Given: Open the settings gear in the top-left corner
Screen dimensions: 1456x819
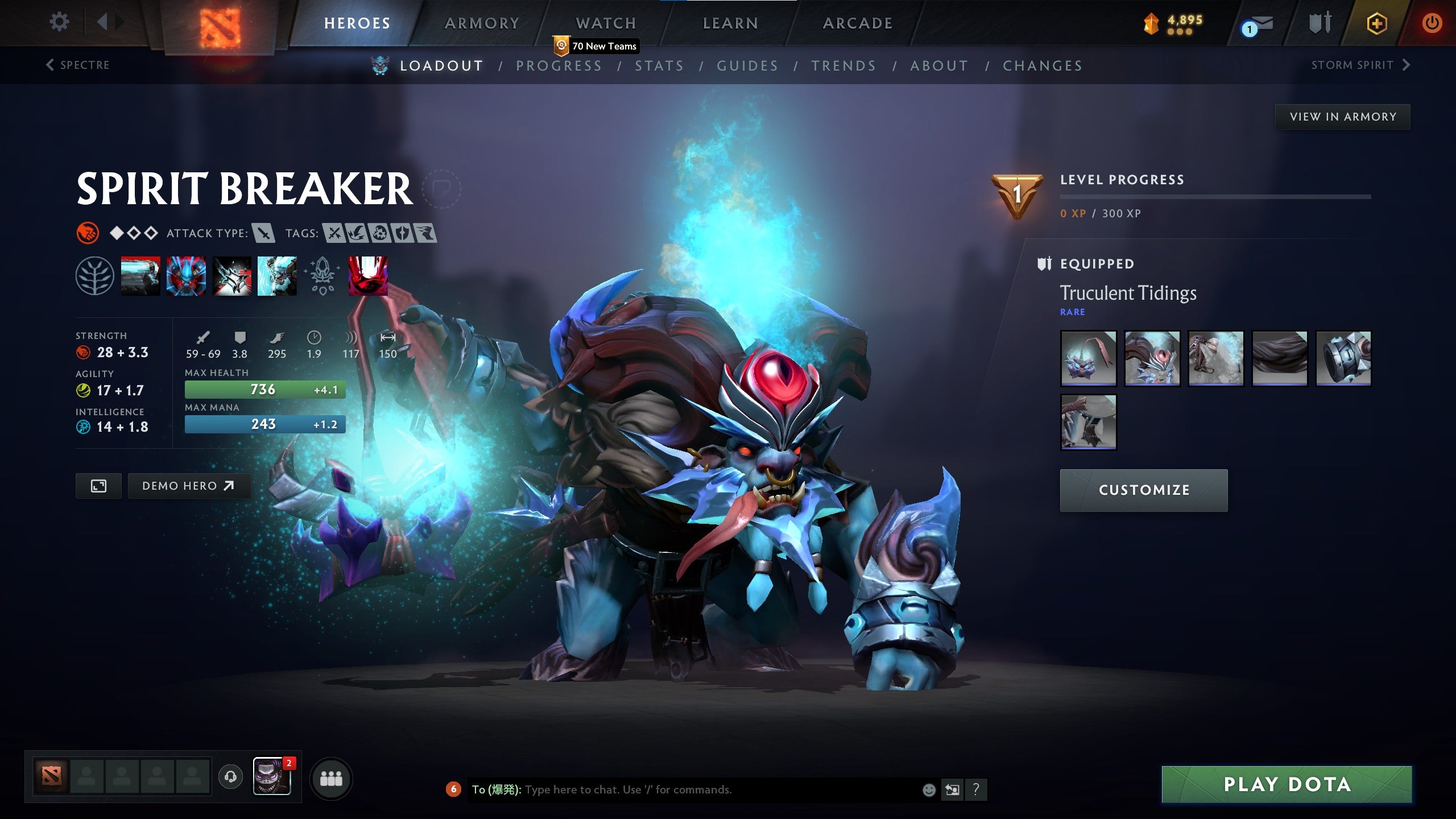Looking at the screenshot, I should coord(59,21).
